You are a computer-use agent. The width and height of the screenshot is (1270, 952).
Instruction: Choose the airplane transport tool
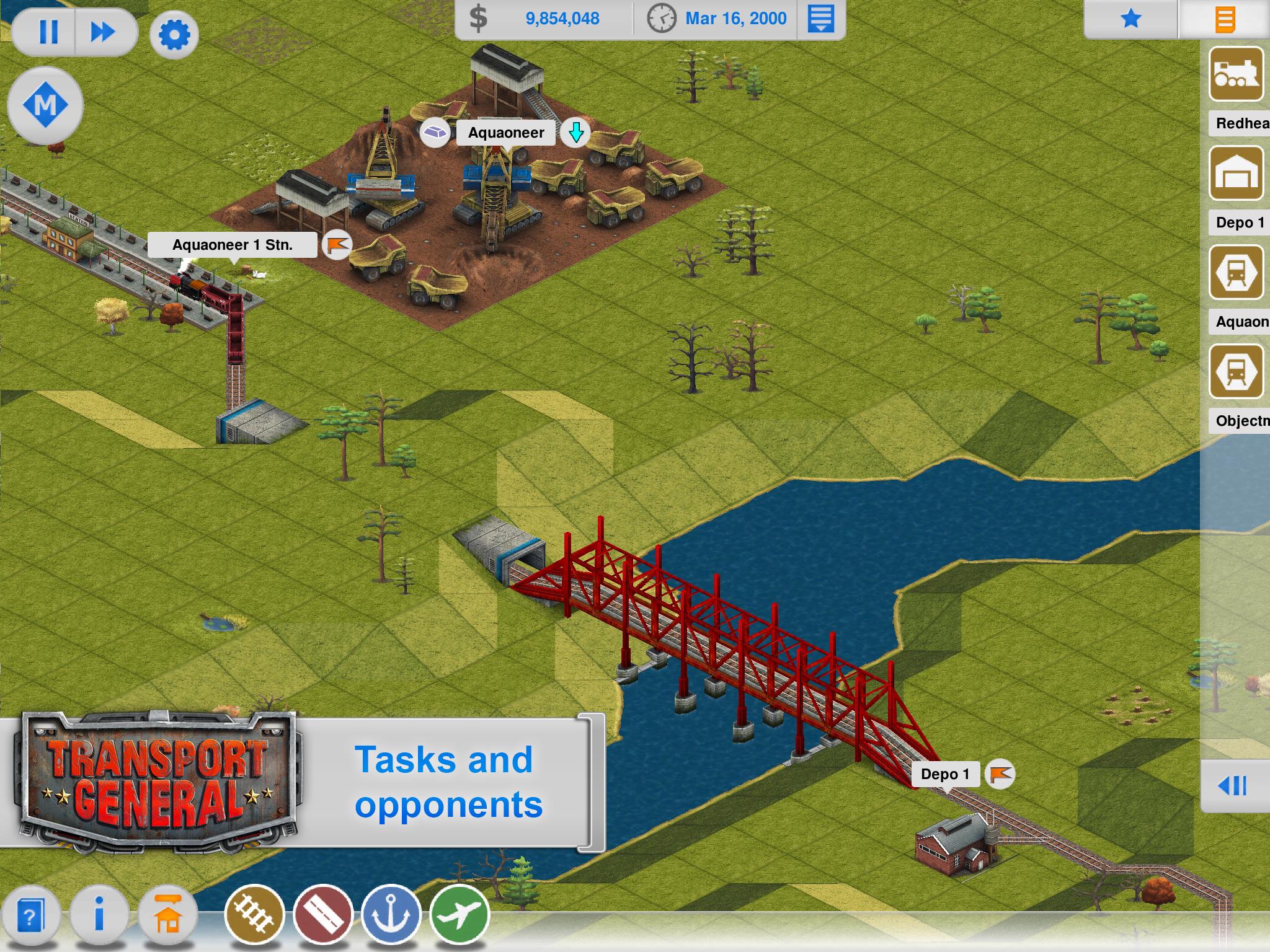[x=460, y=915]
